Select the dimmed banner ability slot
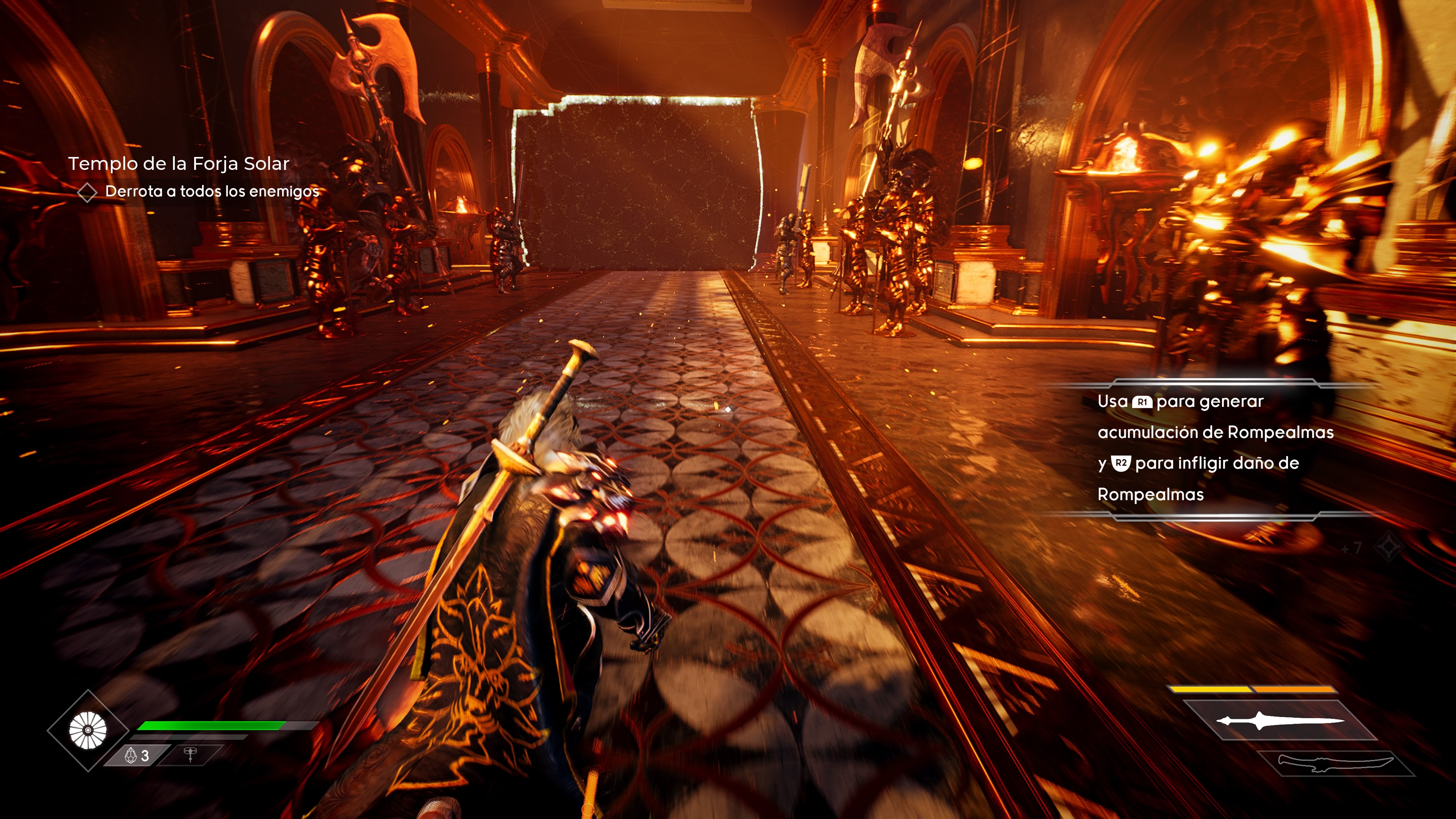 click(x=190, y=755)
